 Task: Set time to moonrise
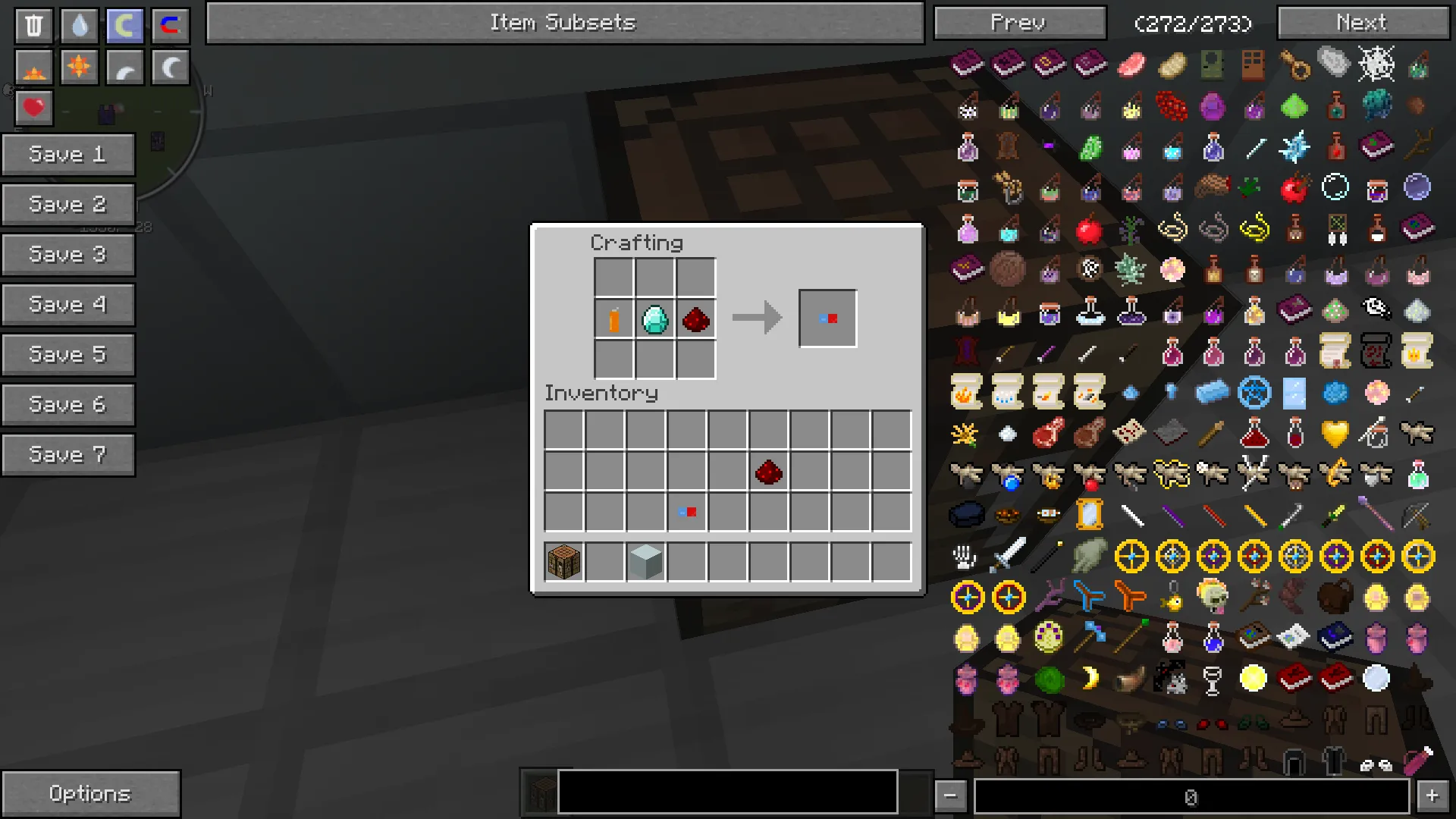pos(124,67)
